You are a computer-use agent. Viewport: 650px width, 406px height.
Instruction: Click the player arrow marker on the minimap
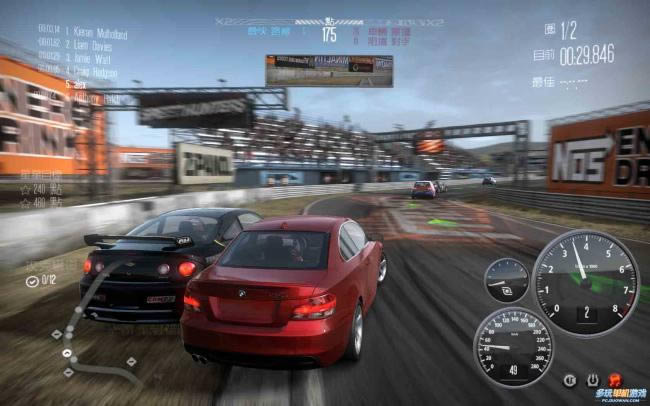(67, 352)
